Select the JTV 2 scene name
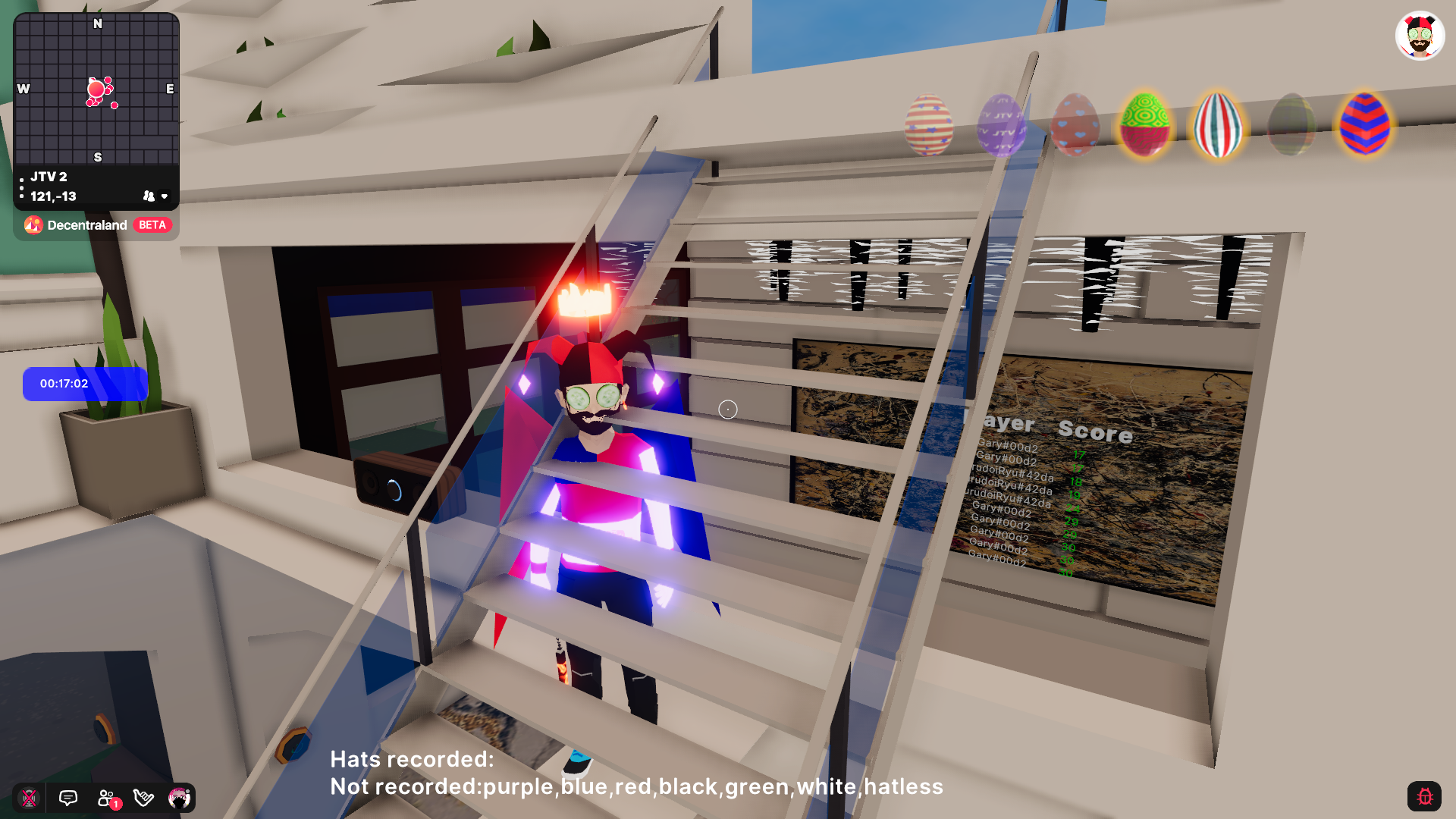This screenshot has width=1456, height=819. pyautogui.click(x=48, y=177)
